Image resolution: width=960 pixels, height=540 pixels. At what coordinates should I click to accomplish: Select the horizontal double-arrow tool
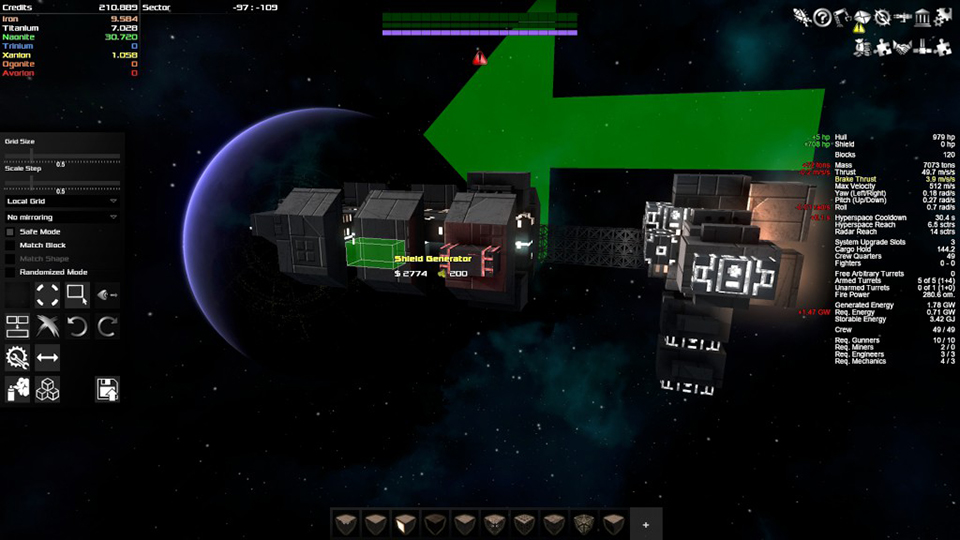pos(47,357)
